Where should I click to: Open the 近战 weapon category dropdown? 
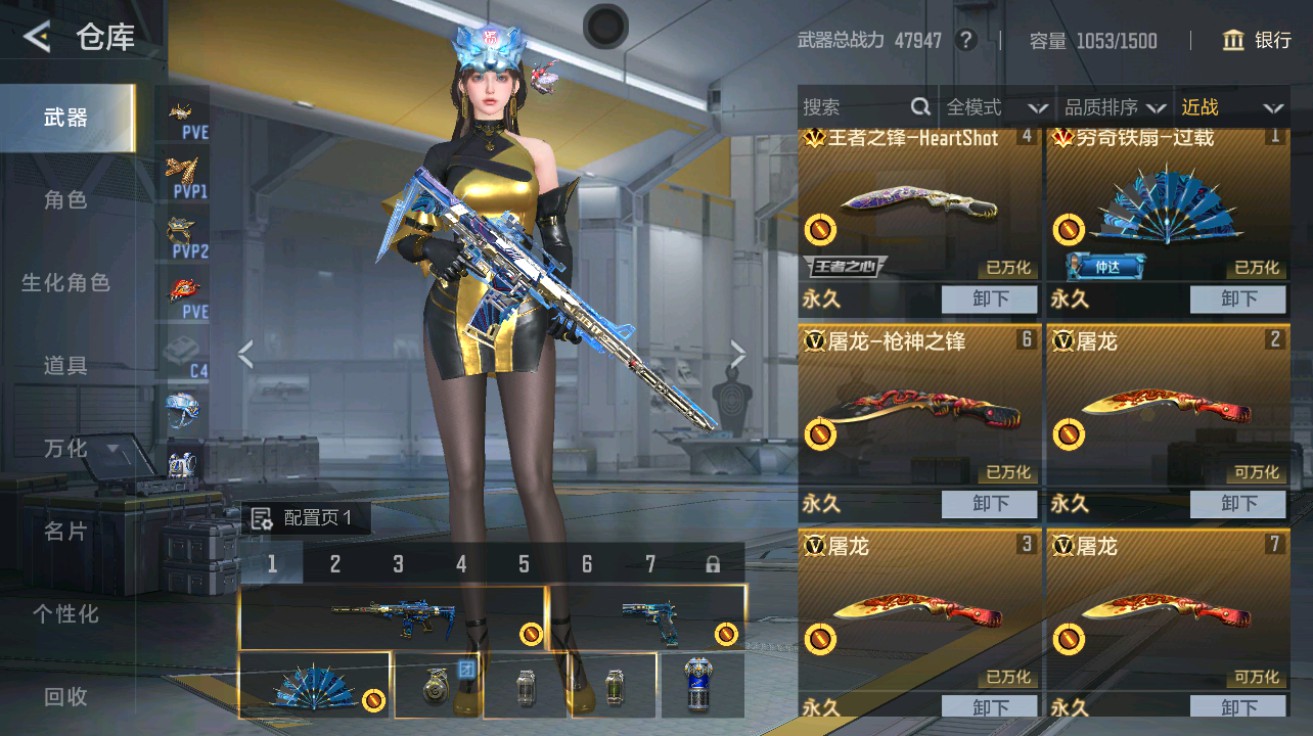click(x=1230, y=107)
